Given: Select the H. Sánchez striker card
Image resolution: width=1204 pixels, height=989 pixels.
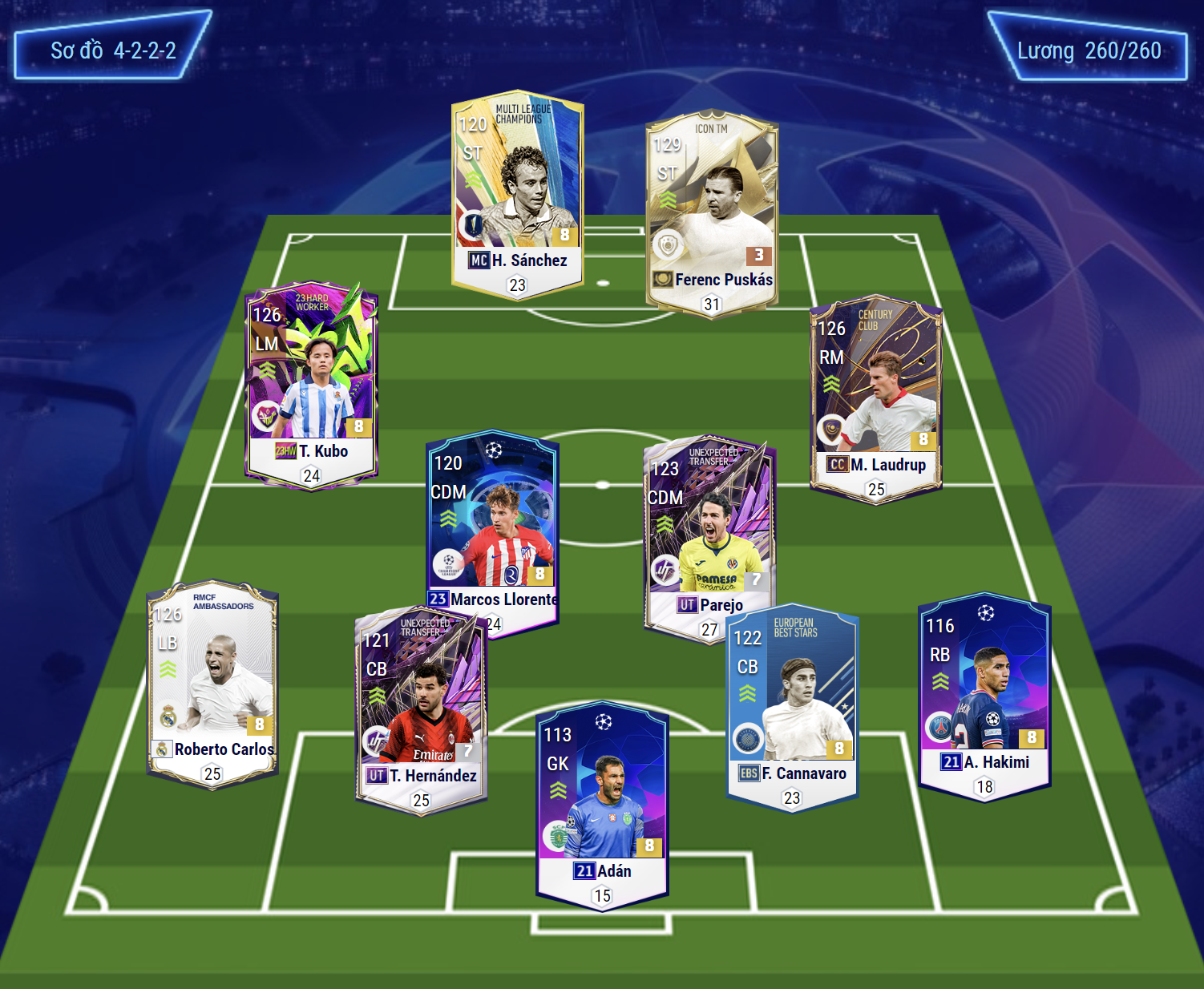Looking at the screenshot, I should coord(517,192).
